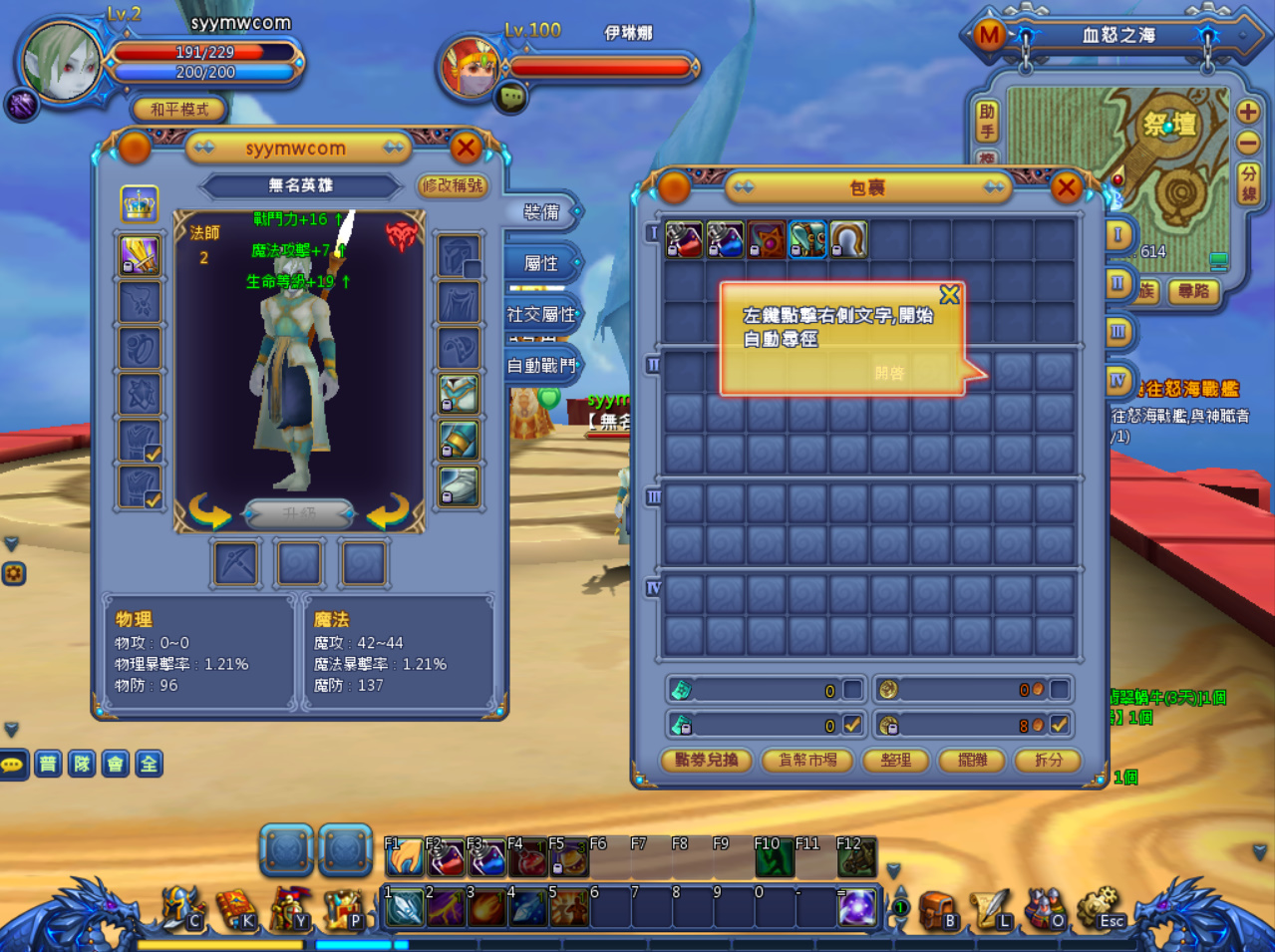Zoom out the minimap with minus button

point(1247,144)
